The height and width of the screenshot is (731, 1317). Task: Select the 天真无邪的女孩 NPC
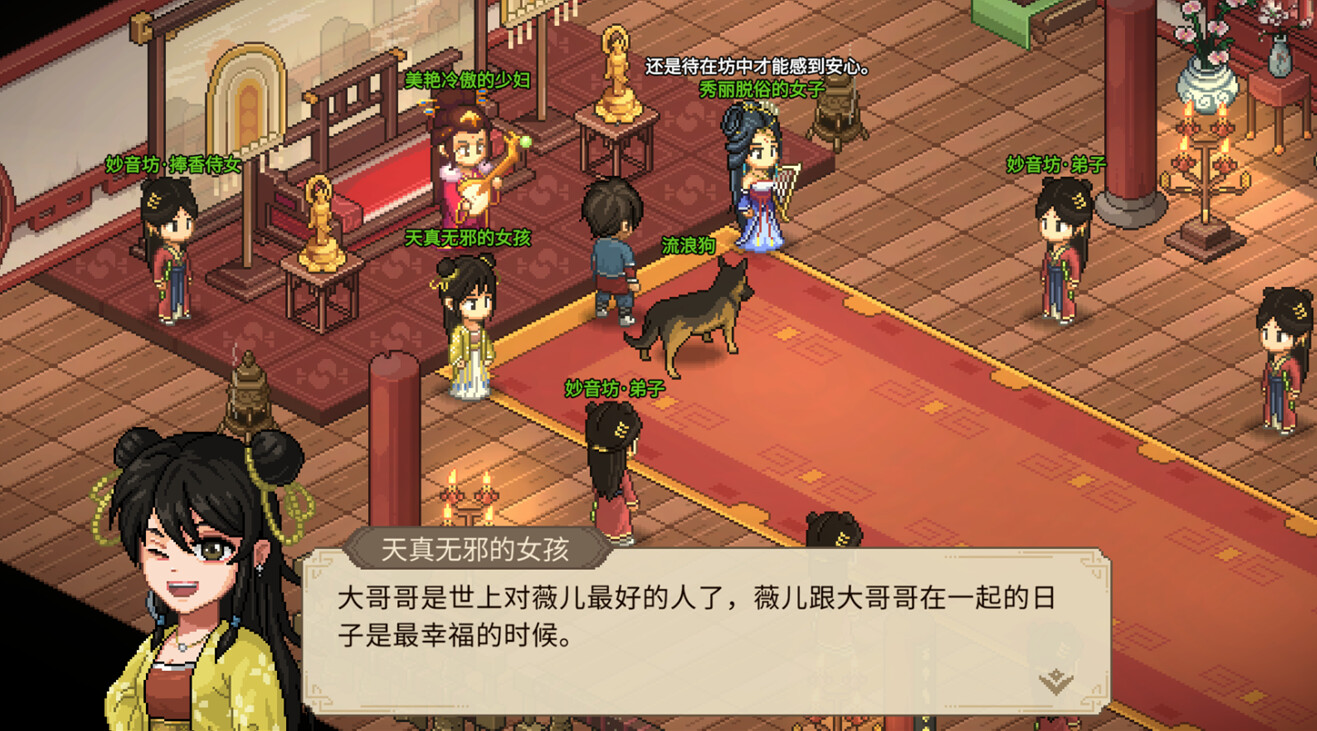(x=470, y=320)
